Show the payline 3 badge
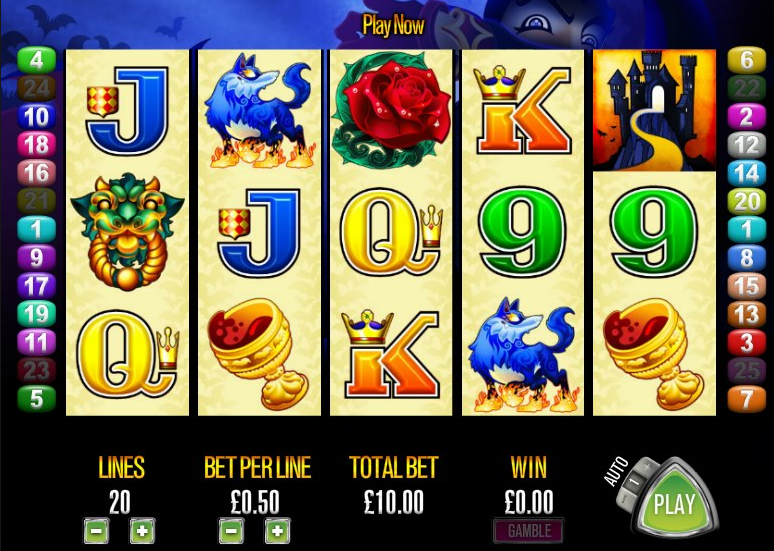The width and height of the screenshot is (774, 551). tap(746, 343)
